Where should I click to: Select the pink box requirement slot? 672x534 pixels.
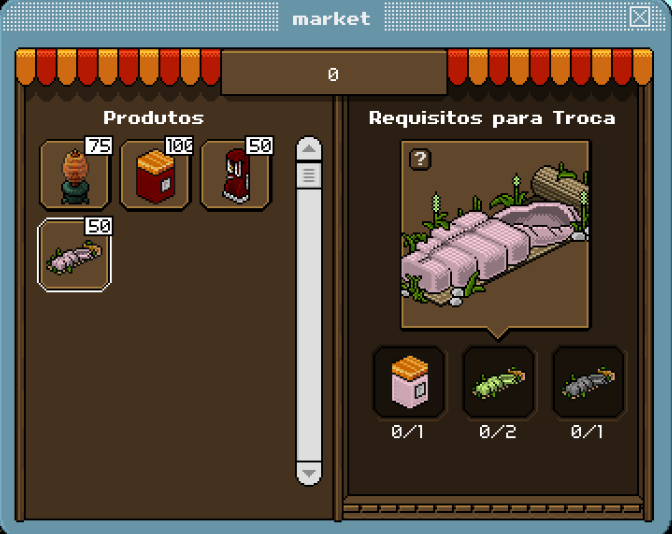(409, 382)
